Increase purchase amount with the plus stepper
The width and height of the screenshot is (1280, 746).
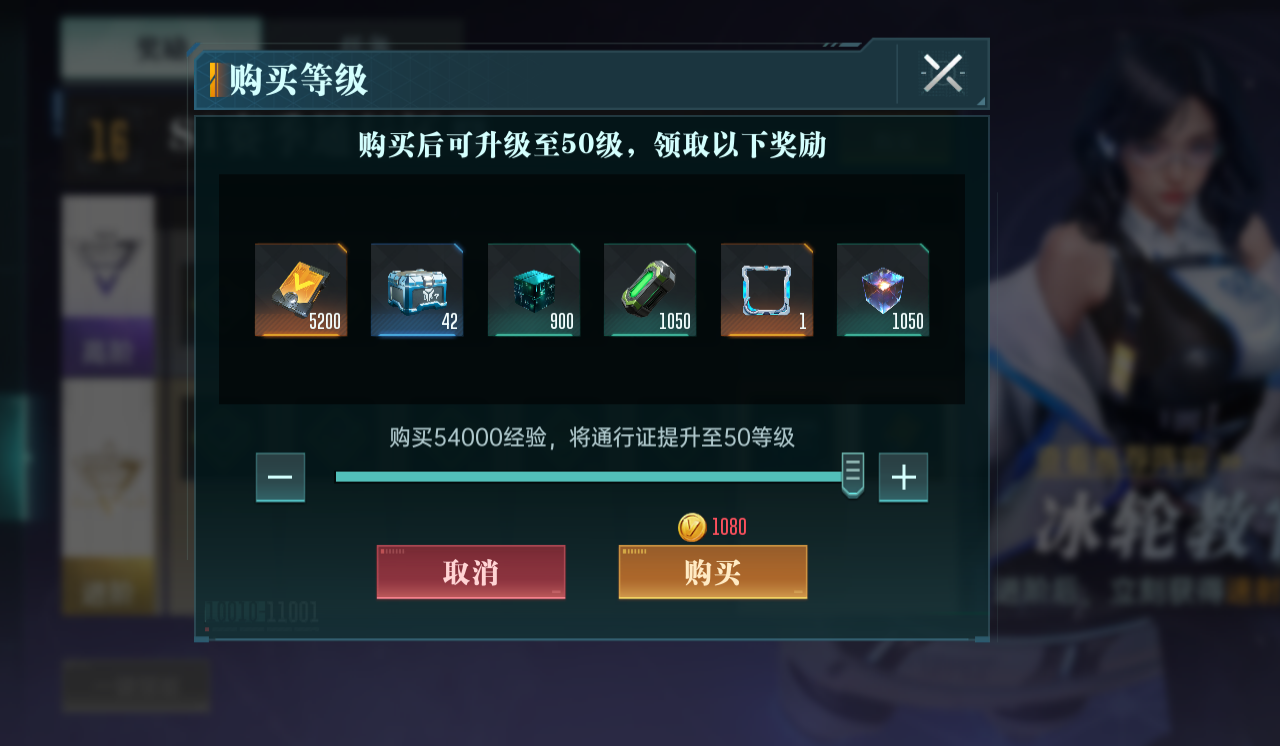pyautogui.click(x=903, y=477)
